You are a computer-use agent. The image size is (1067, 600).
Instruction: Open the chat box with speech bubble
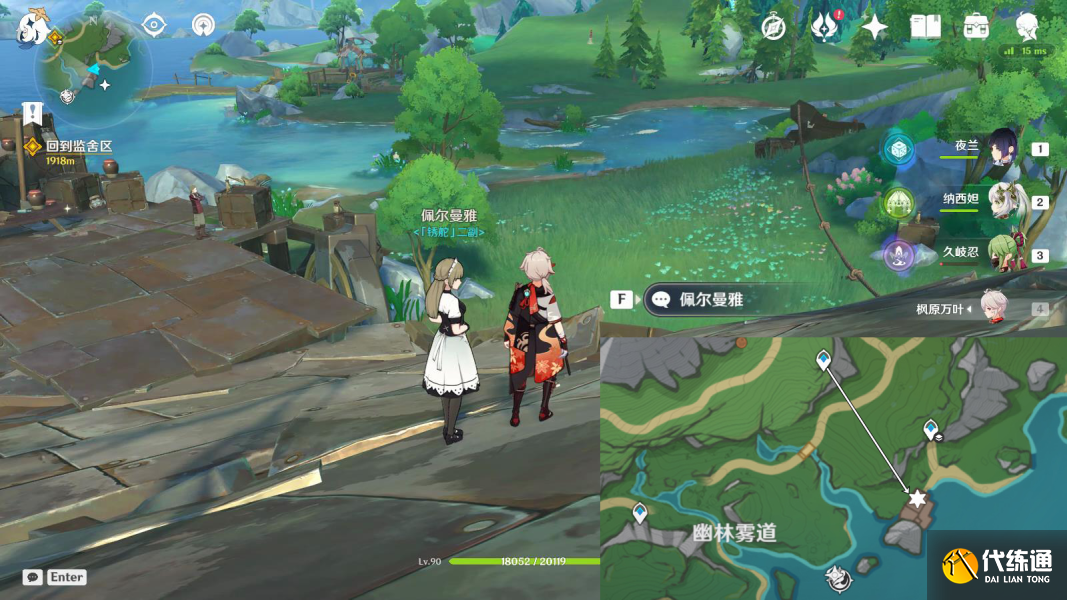33,577
